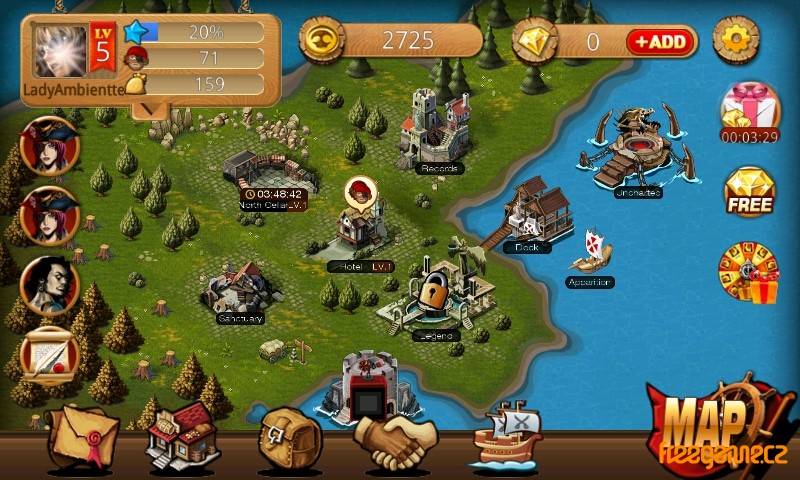Open LadyAmbiente's player avatar profile
This screenshot has height=480, width=800.
62,49
